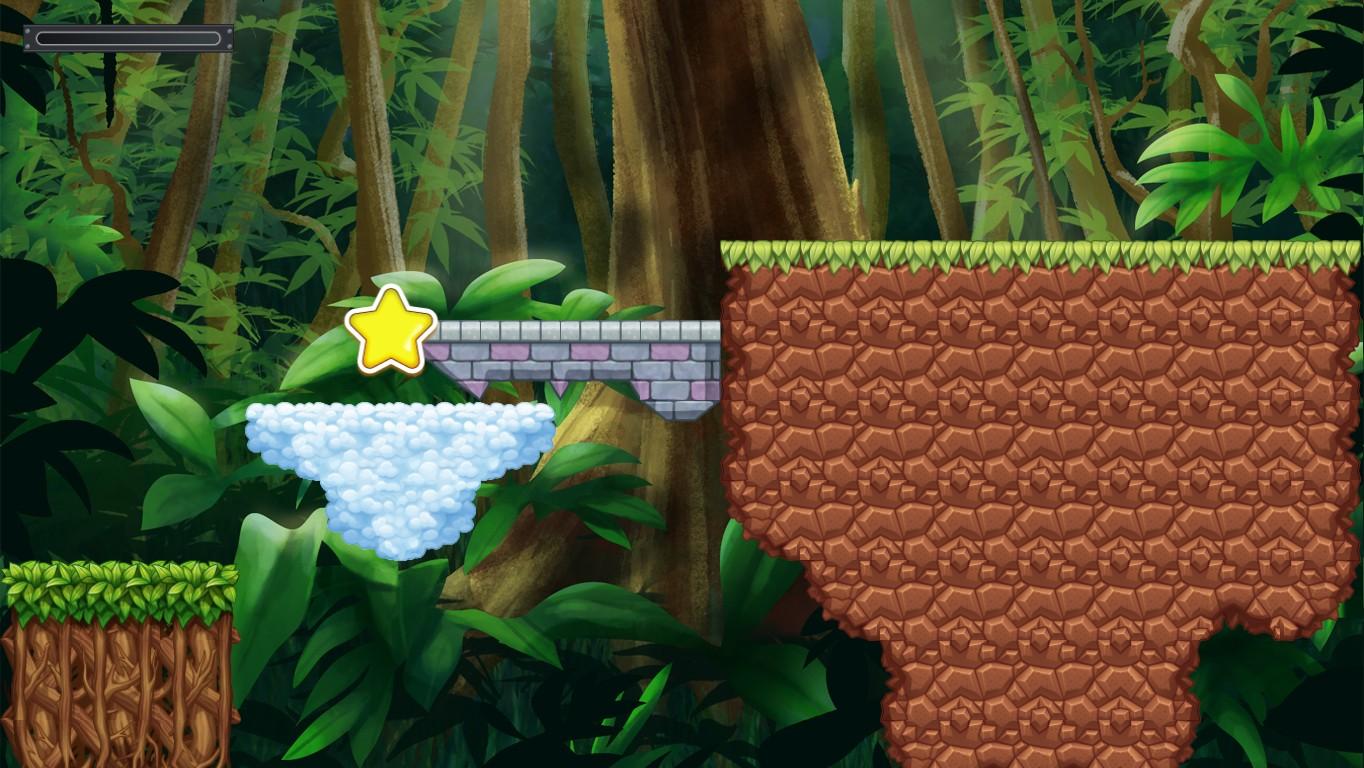Image resolution: width=1364 pixels, height=768 pixels.
Task: Click the star collectible above the stone bridge
Action: tap(390, 331)
